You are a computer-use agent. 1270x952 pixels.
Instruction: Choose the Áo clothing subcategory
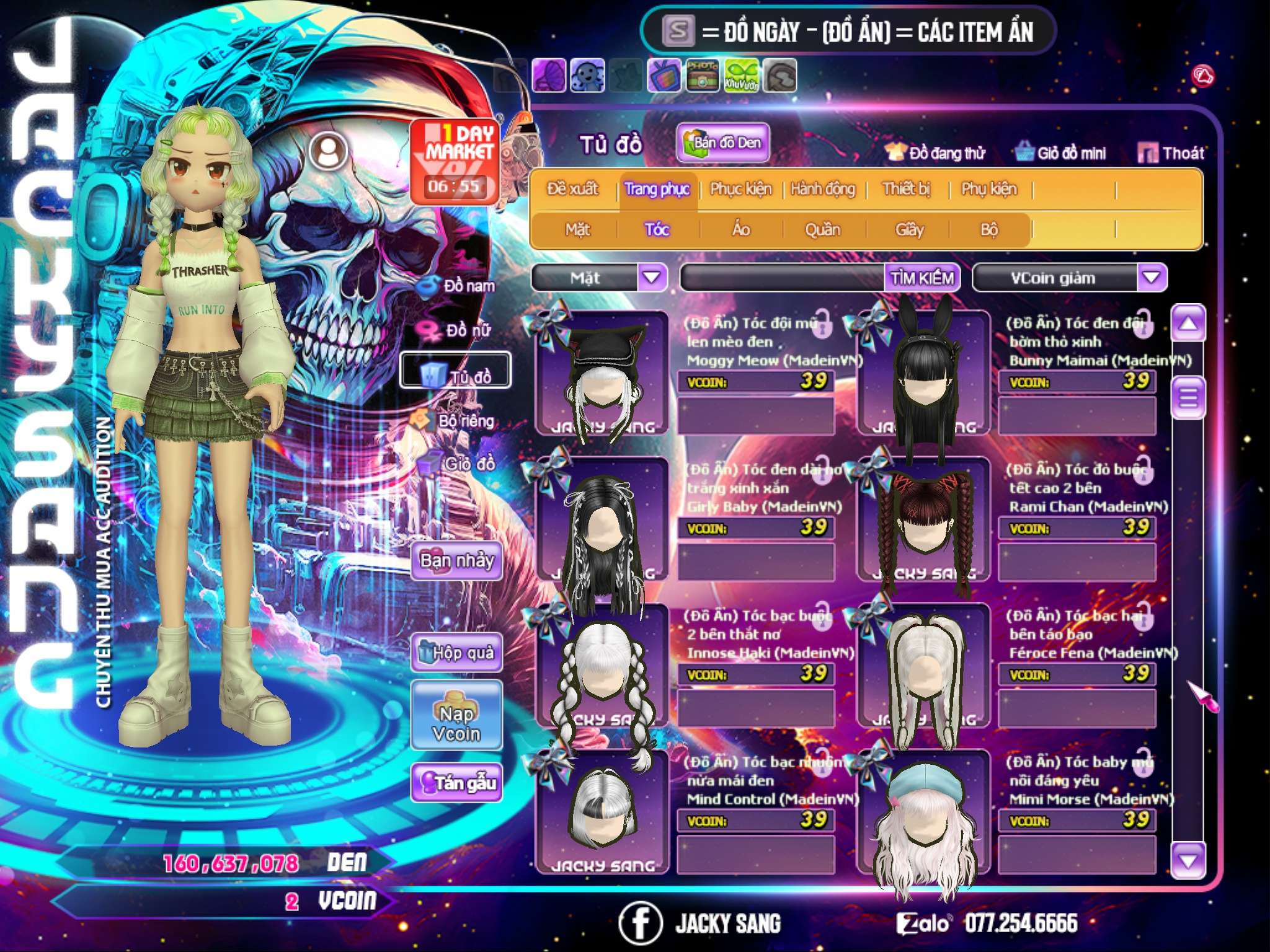(x=740, y=230)
